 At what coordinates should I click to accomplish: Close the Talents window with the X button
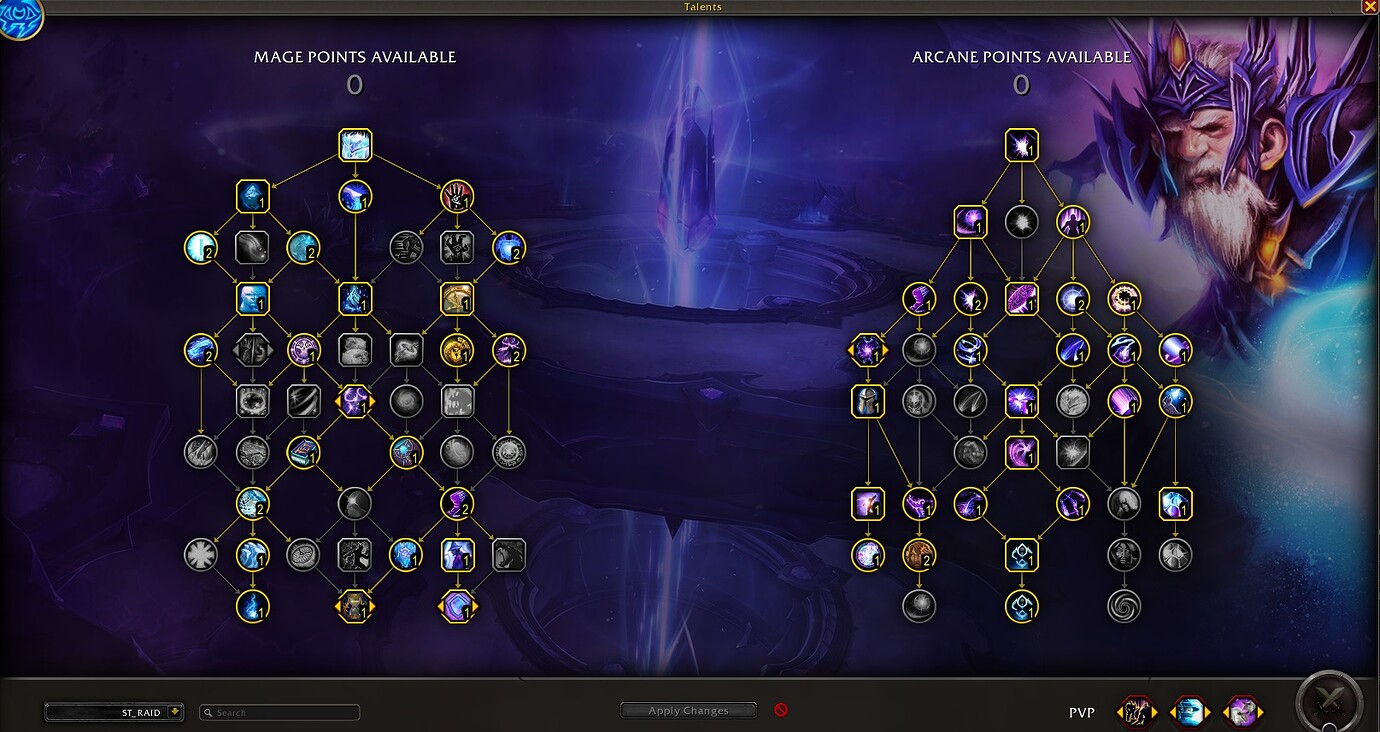pos(1370,7)
